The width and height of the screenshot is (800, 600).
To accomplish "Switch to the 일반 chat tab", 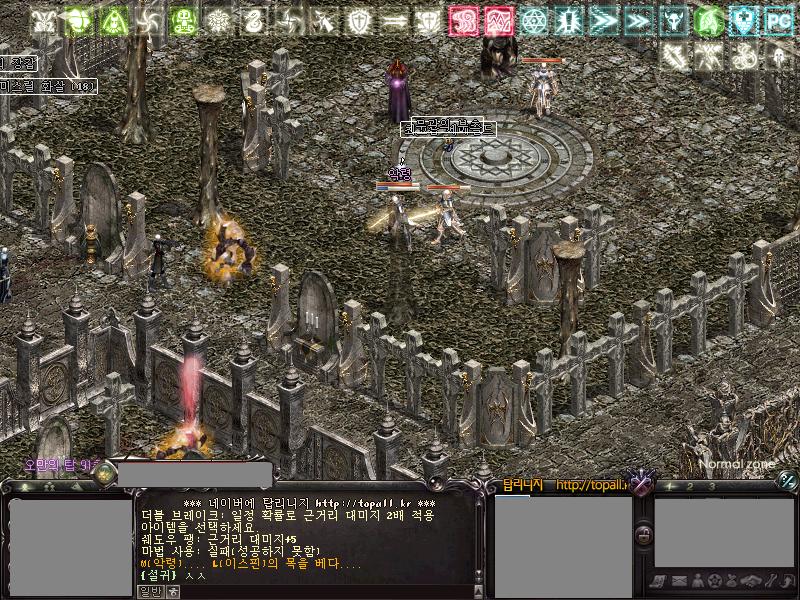I will (149, 590).
